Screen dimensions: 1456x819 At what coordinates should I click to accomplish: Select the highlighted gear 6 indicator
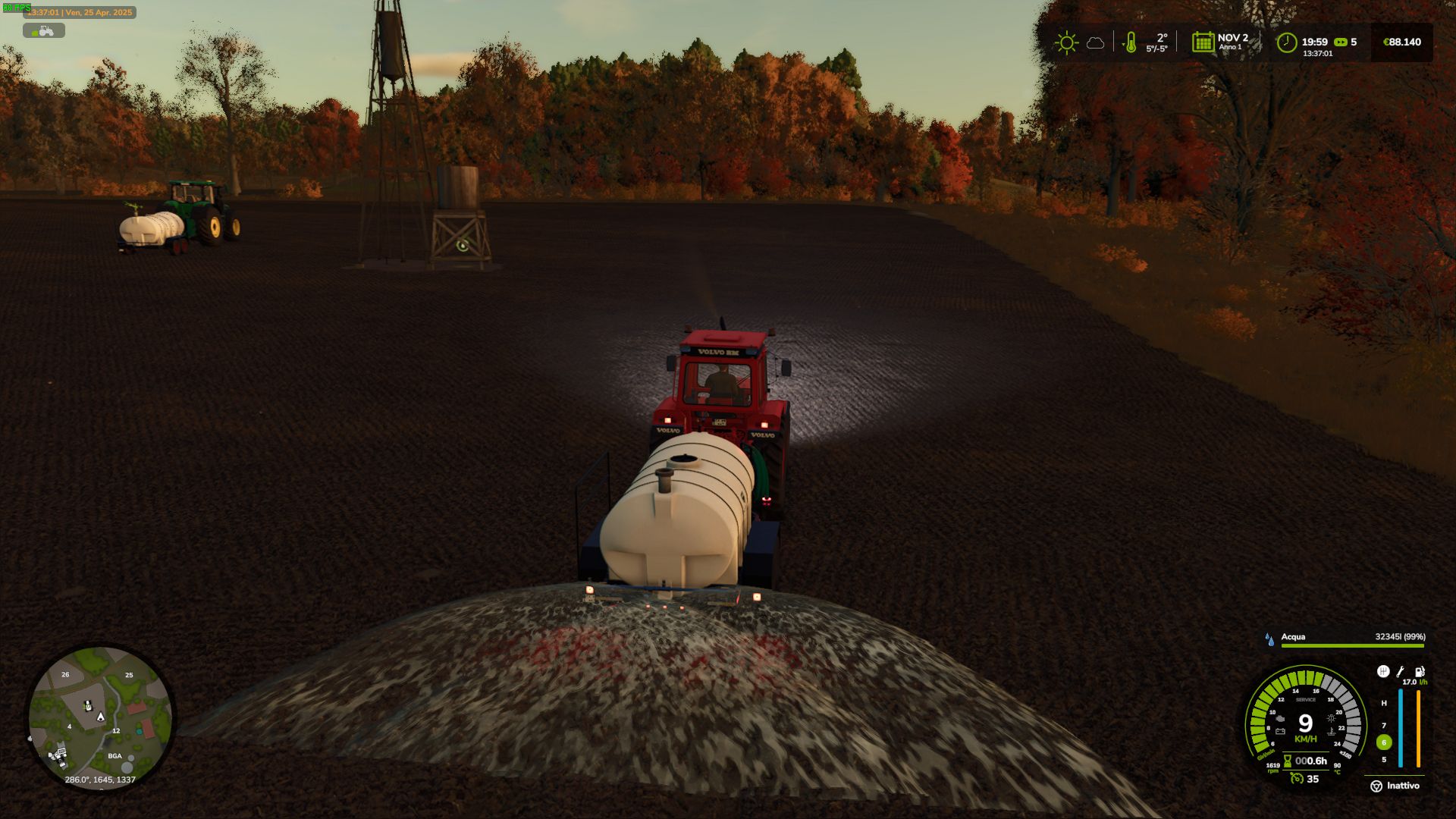coord(1384,742)
